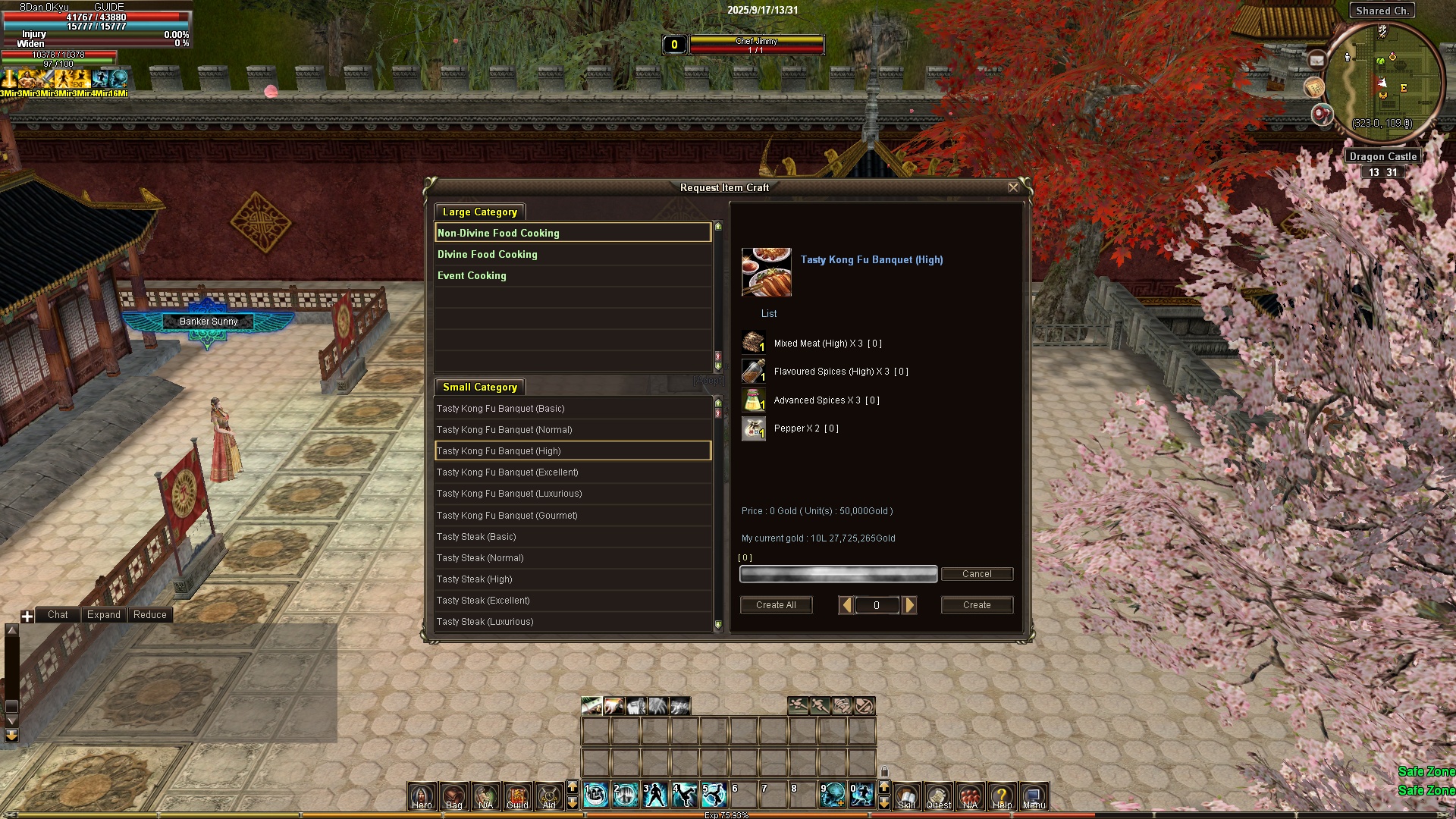
Task: Open the Skill window
Action: click(x=906, y=796)
